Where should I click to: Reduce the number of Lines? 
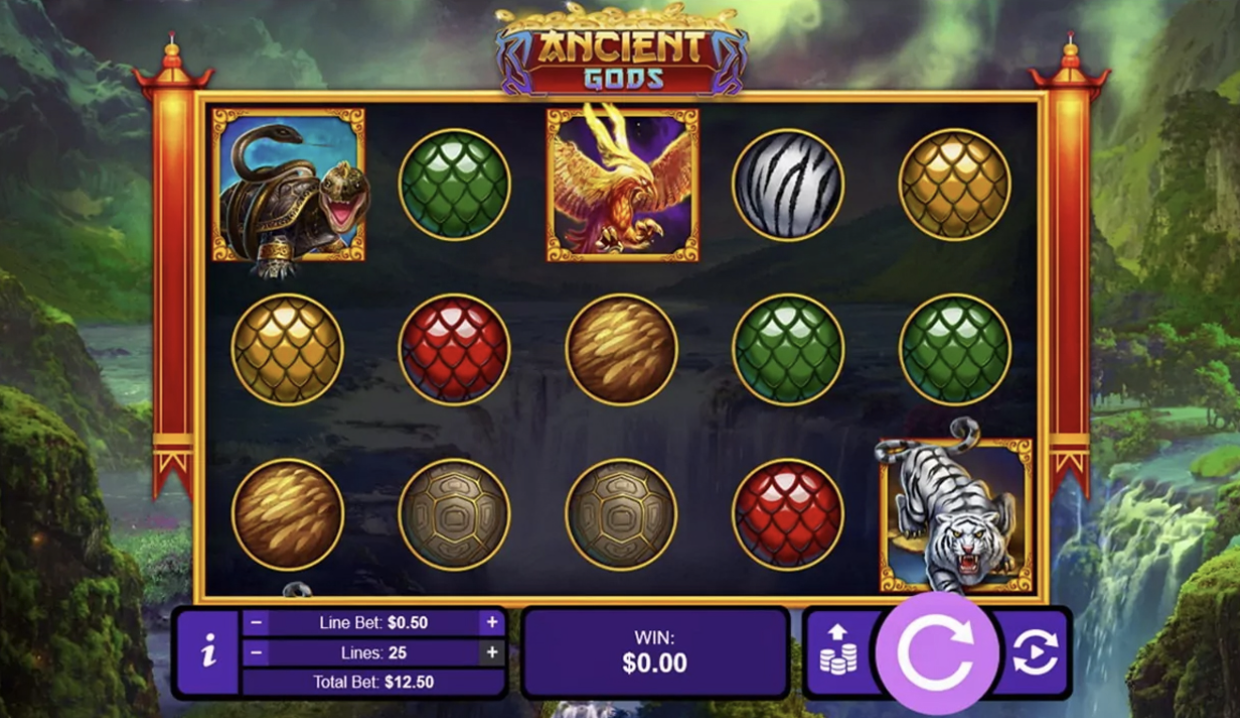point(256,652)
